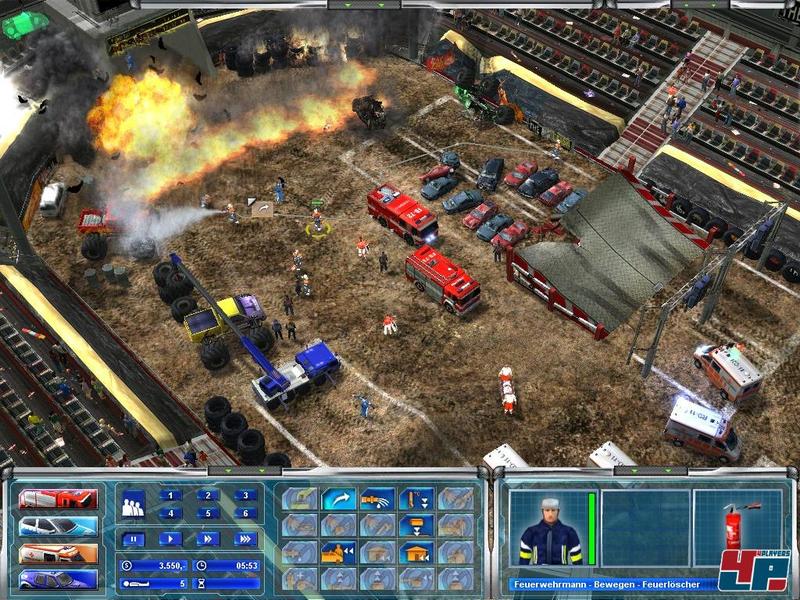The height and width of the screenshot is (600, 800).
Task: Set game speed to normal play
Action: click(170, 539)
